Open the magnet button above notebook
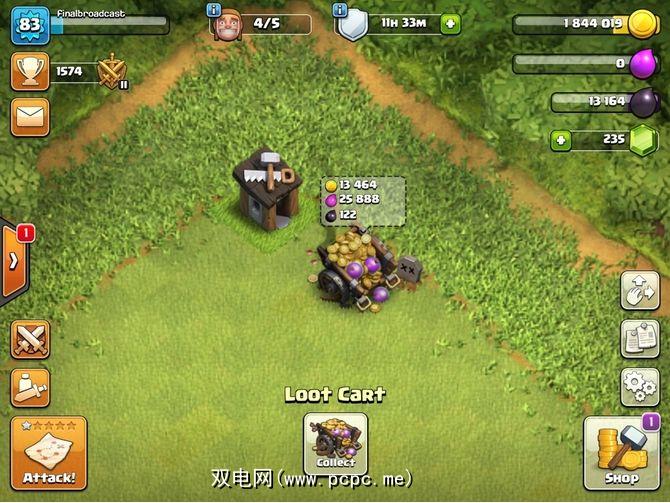 point(639,290)
